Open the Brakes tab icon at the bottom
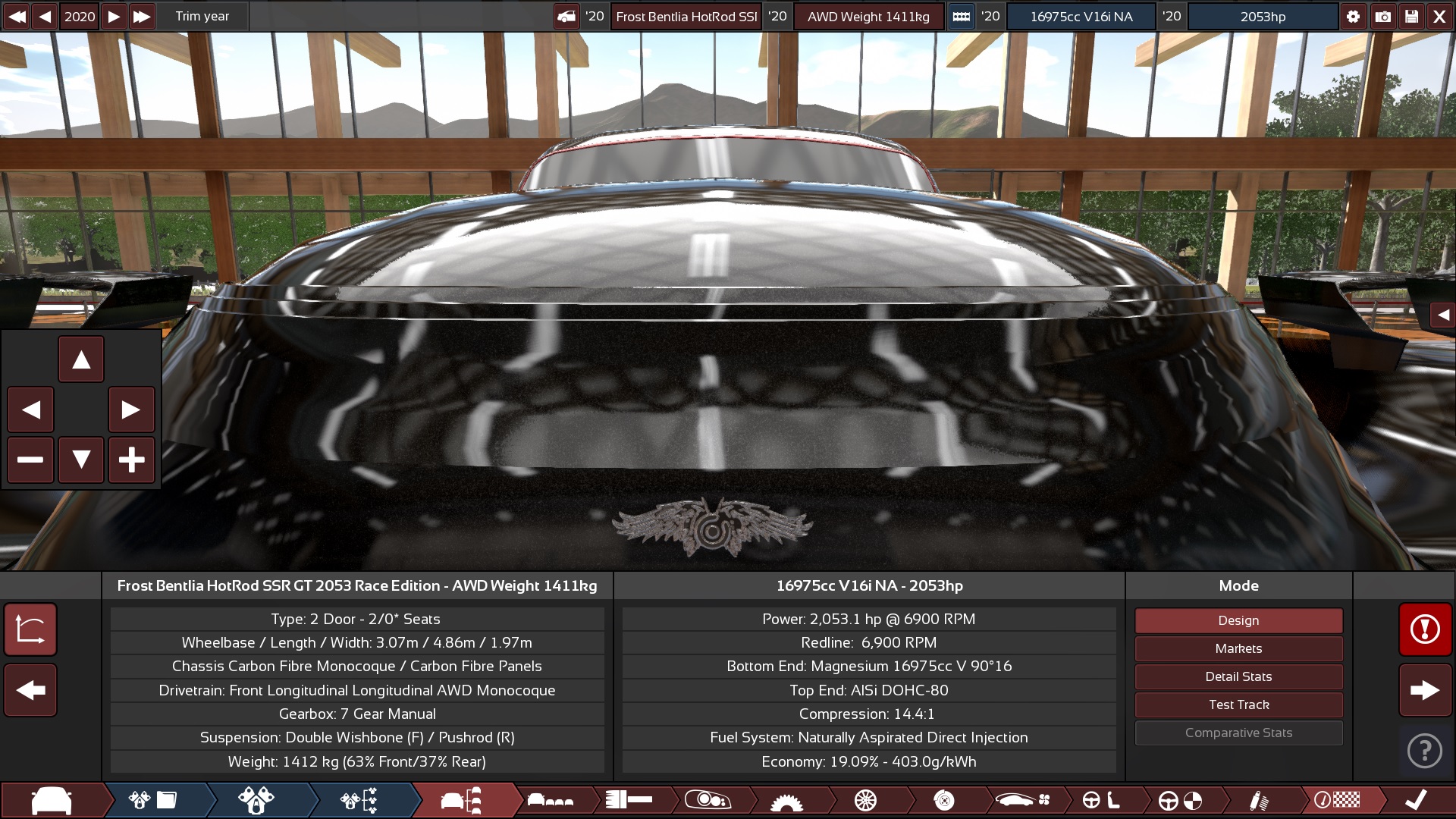Image resolution: width=1456 pixels, height=819 pixels. 943,799
